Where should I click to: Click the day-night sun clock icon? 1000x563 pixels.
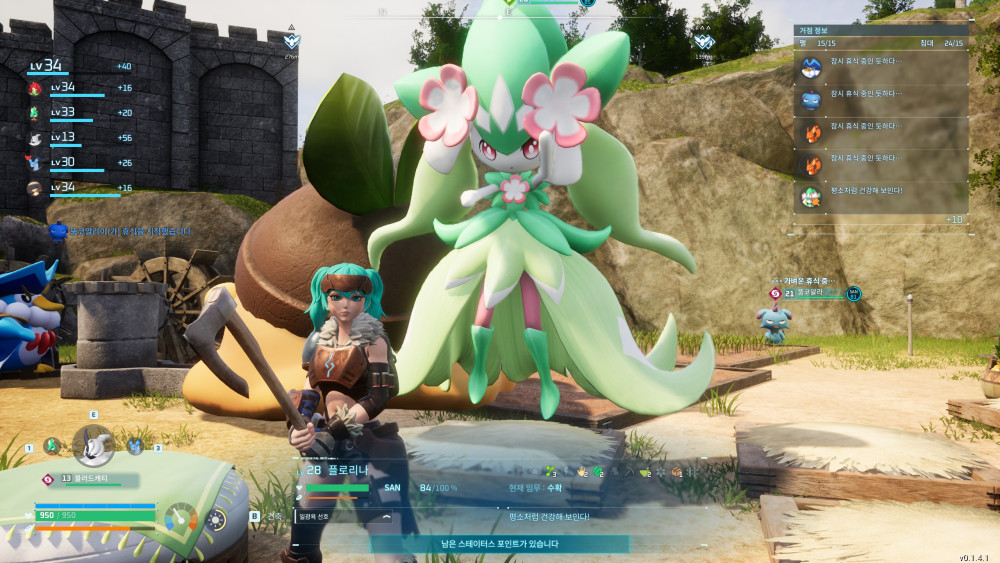pyautogui.click(x=215, y=519)
